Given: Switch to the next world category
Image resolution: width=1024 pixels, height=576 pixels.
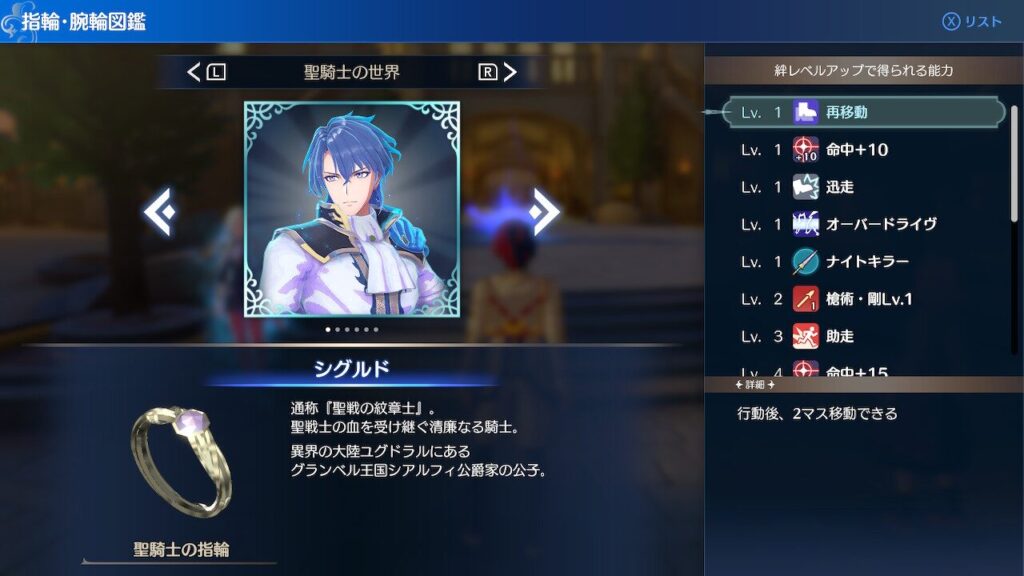Looking at the screenshot, I should pos(498,72).
